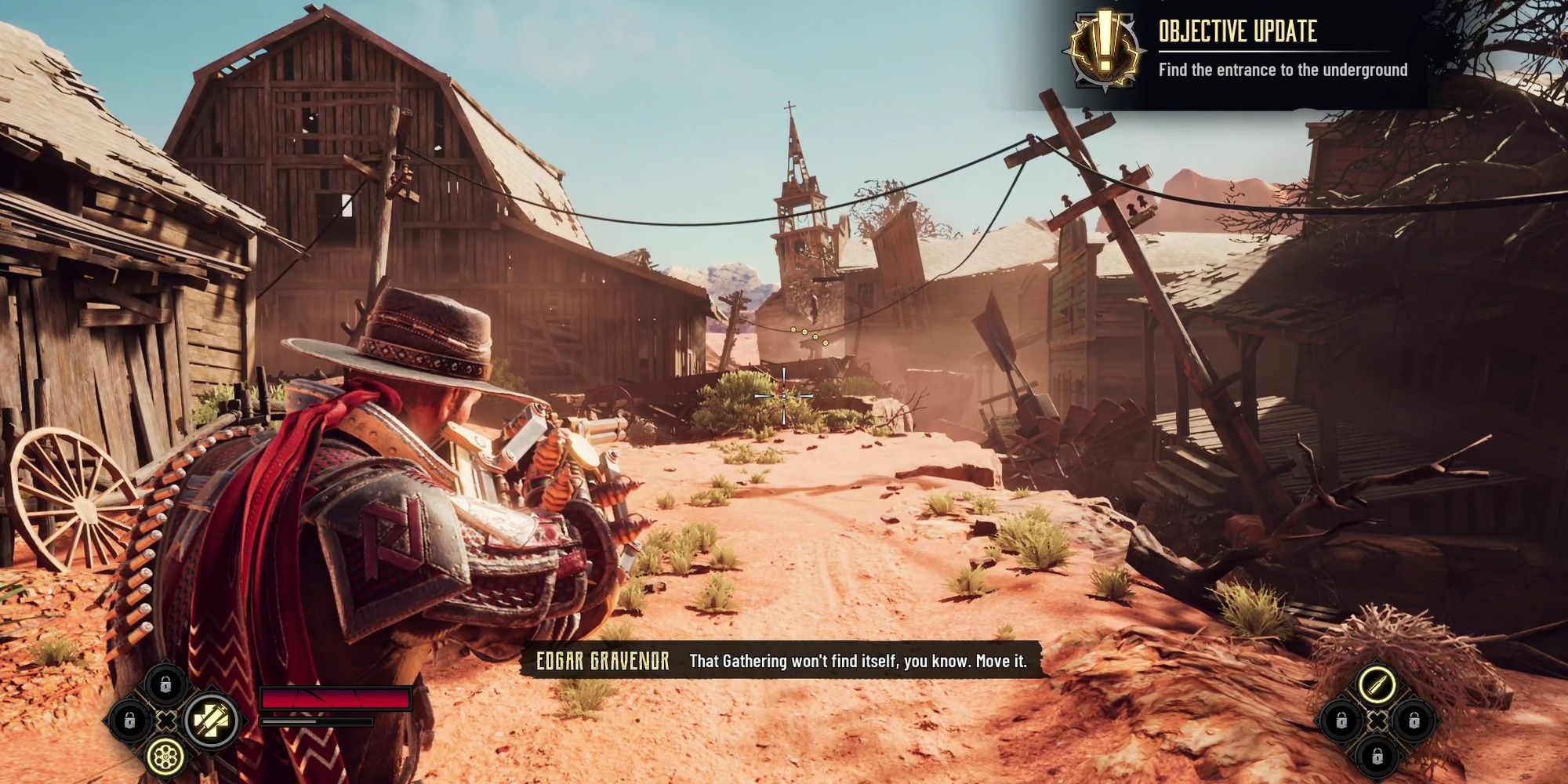Click the red health bar

[337, 699]
